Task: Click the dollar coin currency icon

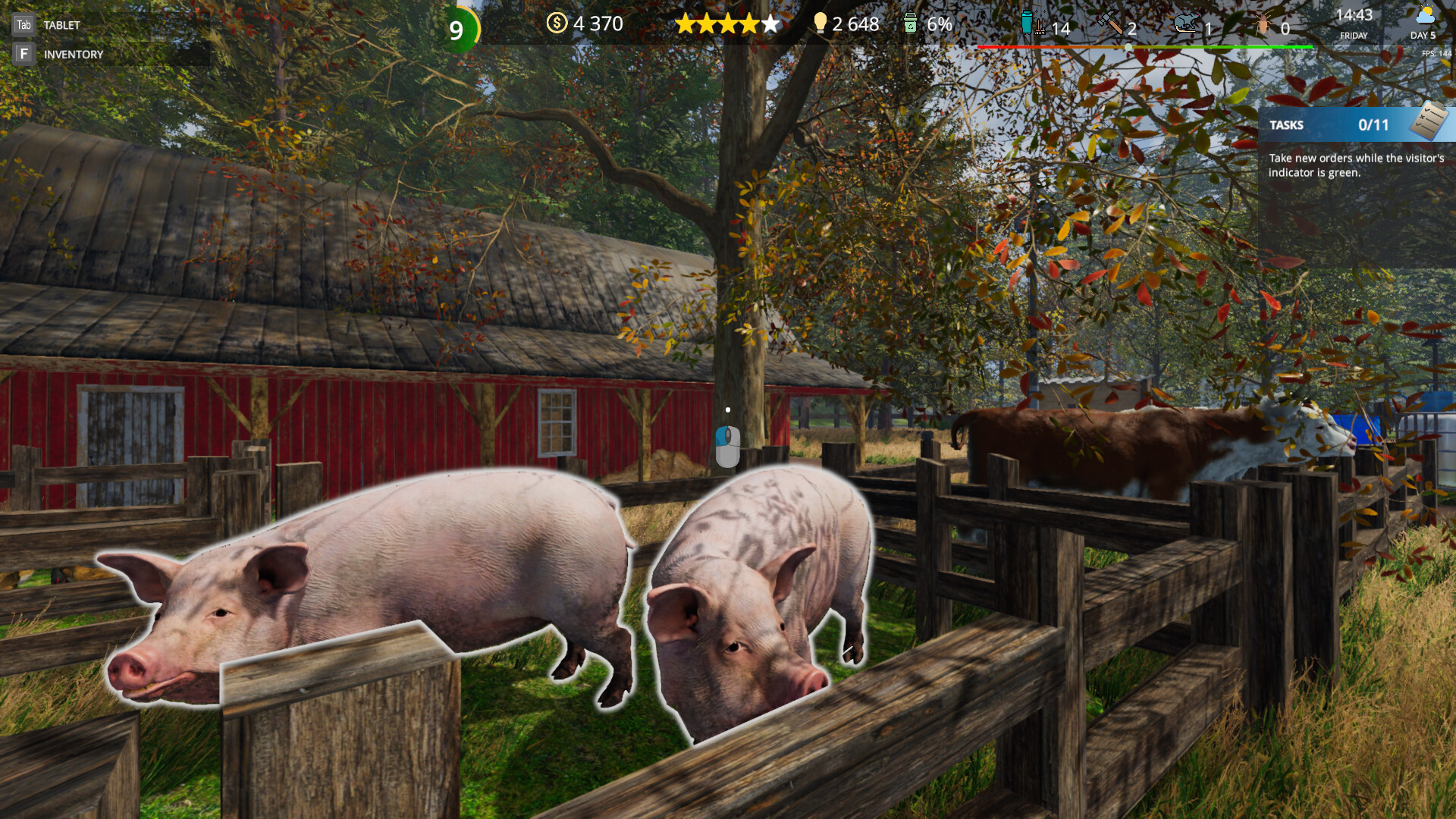Action: click(x=556, y=24)
